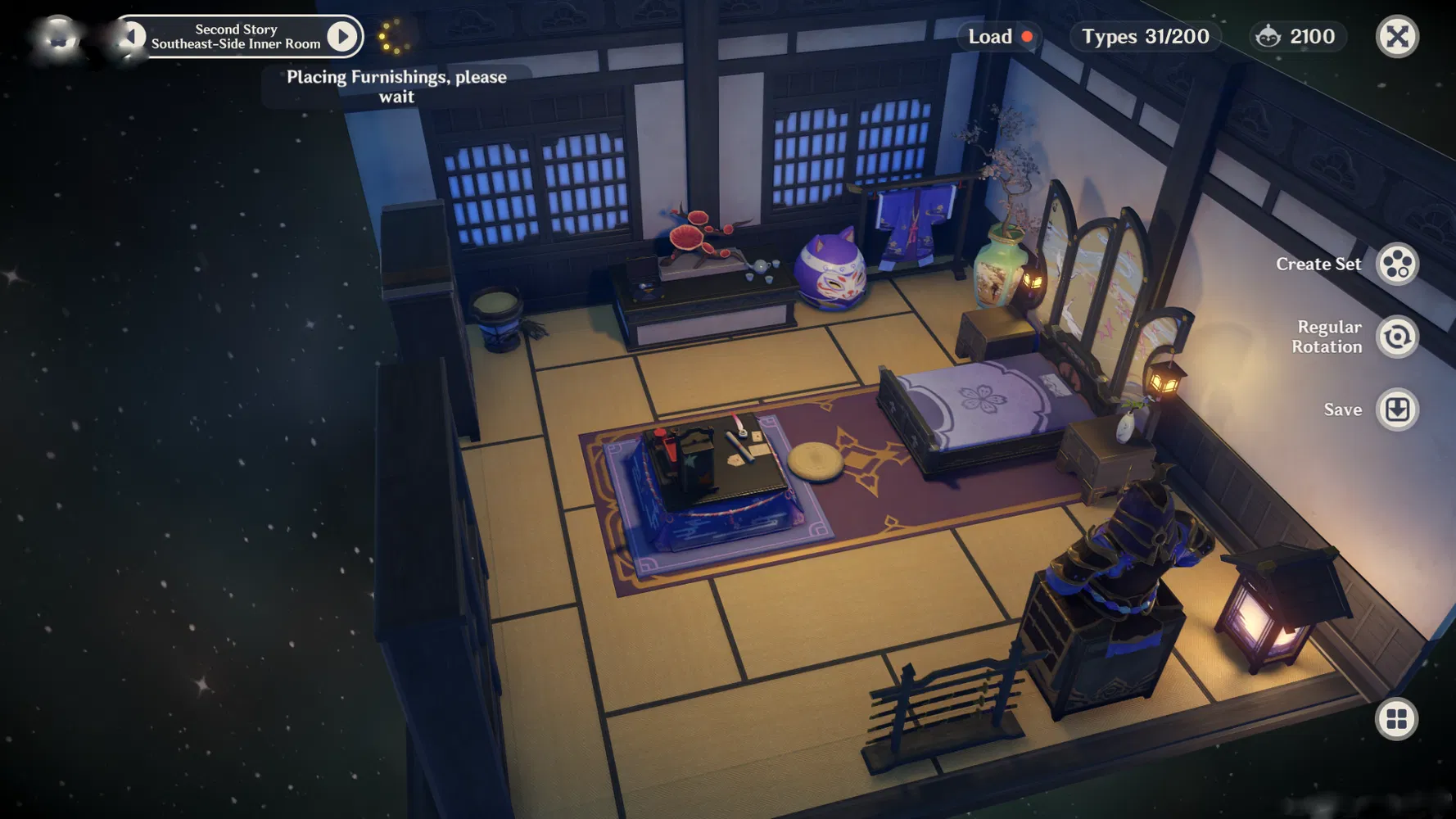Screen dimensions: 1456x819
Task: Click the Types 31/200 counter
Action: point(1144,36)
